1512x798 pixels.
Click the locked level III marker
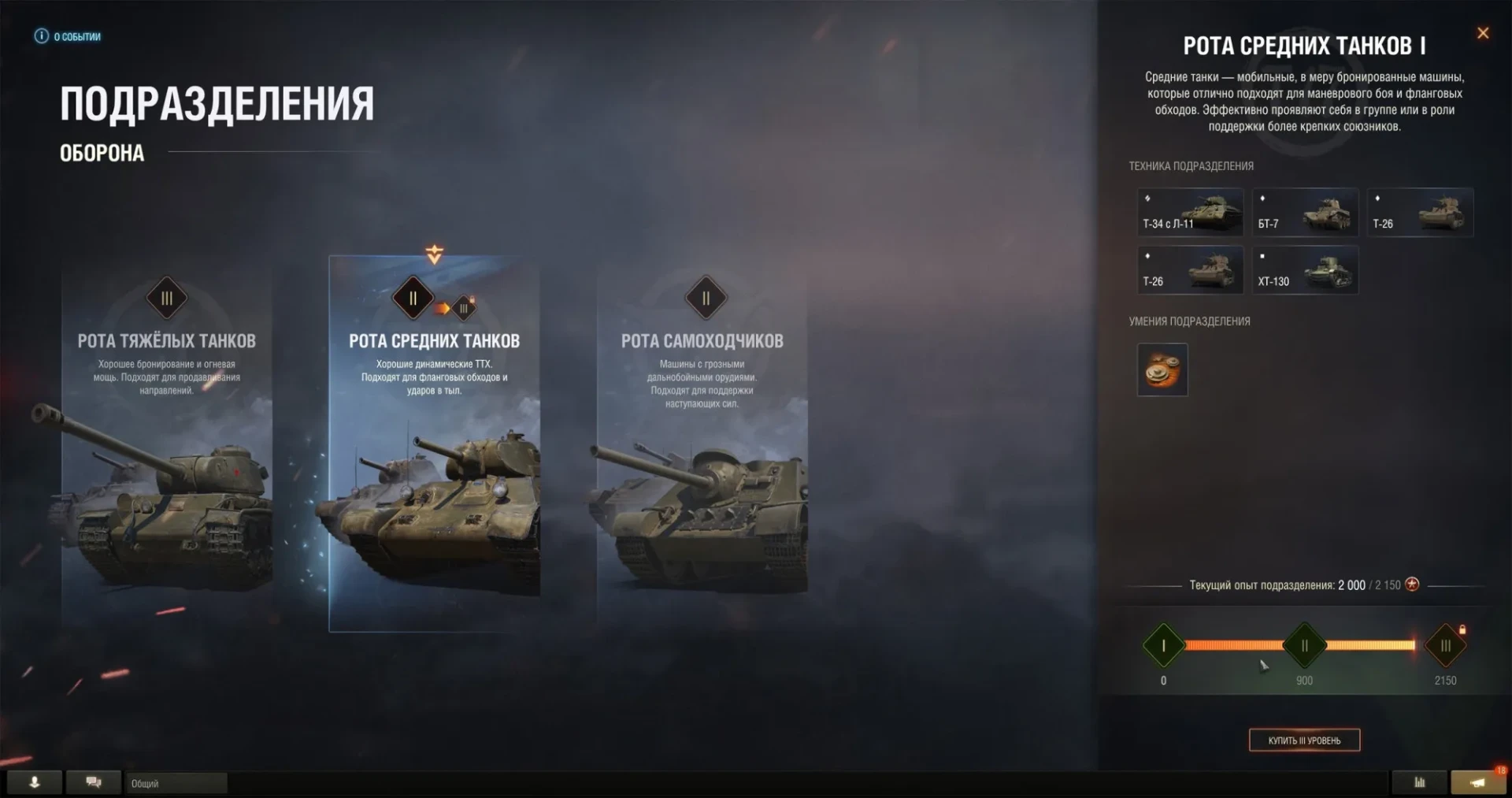click(1445, 646)
